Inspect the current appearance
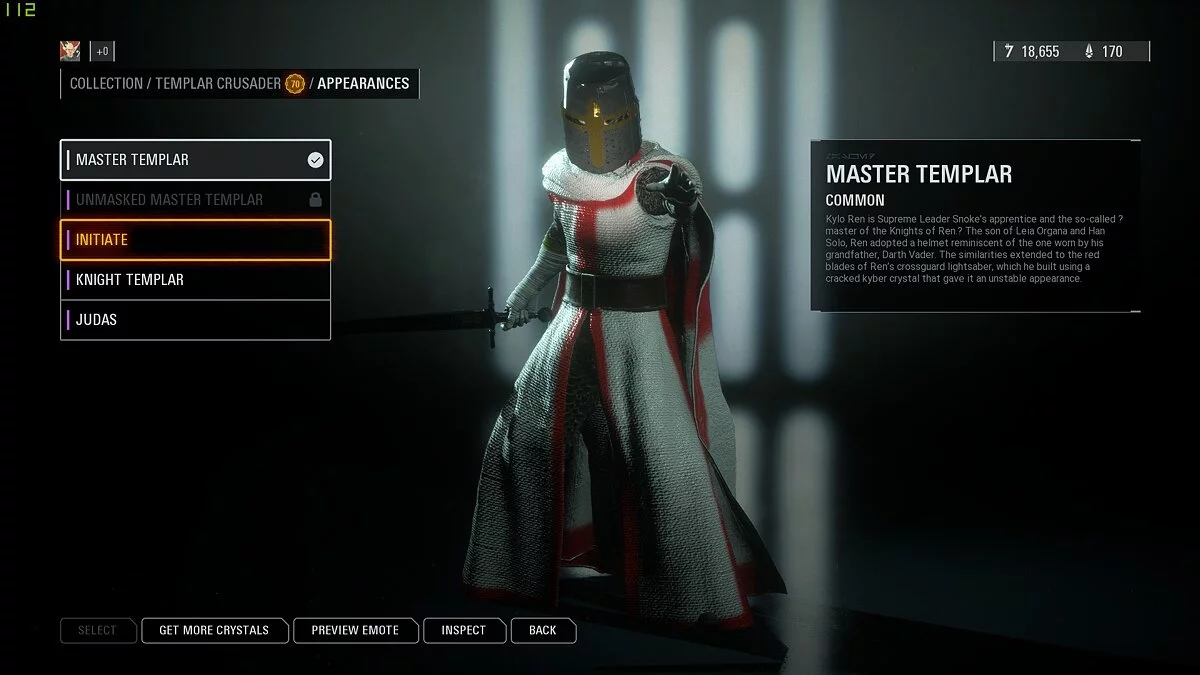 point(463,630)
